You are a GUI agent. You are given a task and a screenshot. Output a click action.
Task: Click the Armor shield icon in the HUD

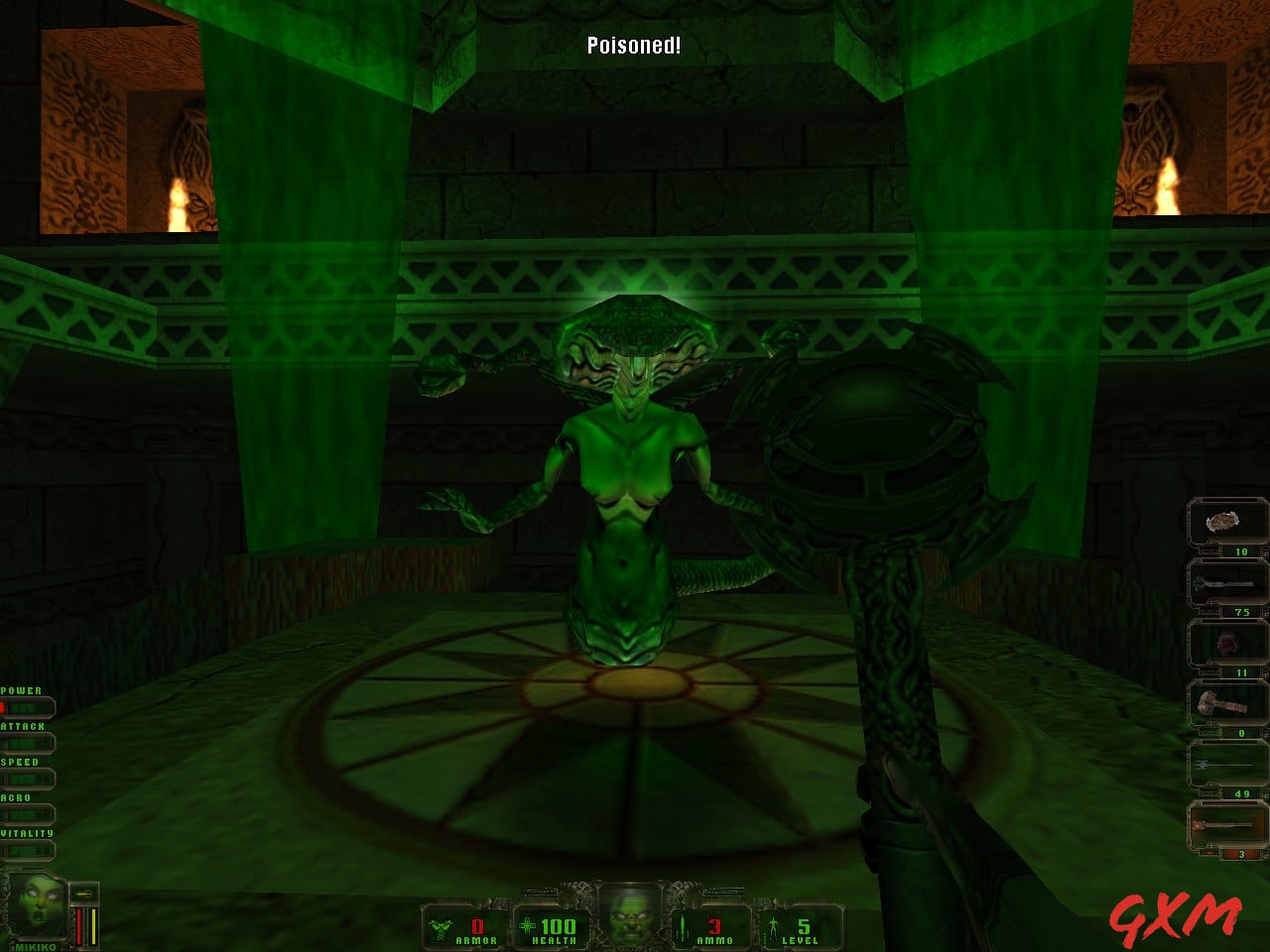[x=441, y=925]
